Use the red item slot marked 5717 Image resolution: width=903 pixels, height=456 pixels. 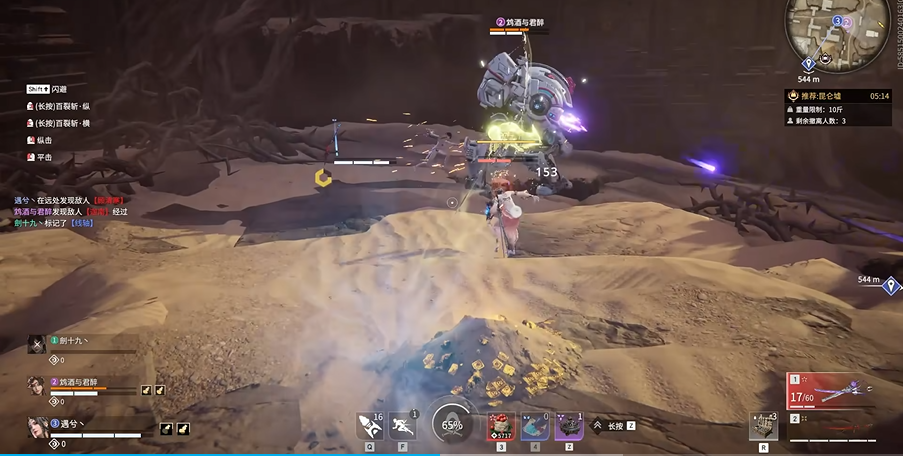(x=501, y=427)
